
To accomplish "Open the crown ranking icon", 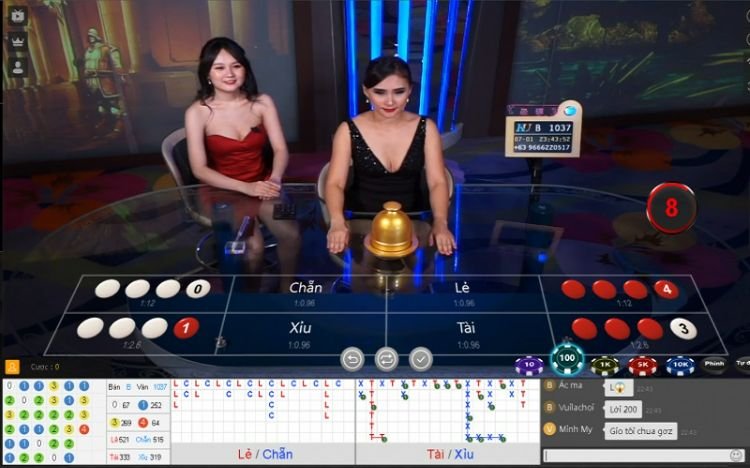I will [x=17, y=42].
